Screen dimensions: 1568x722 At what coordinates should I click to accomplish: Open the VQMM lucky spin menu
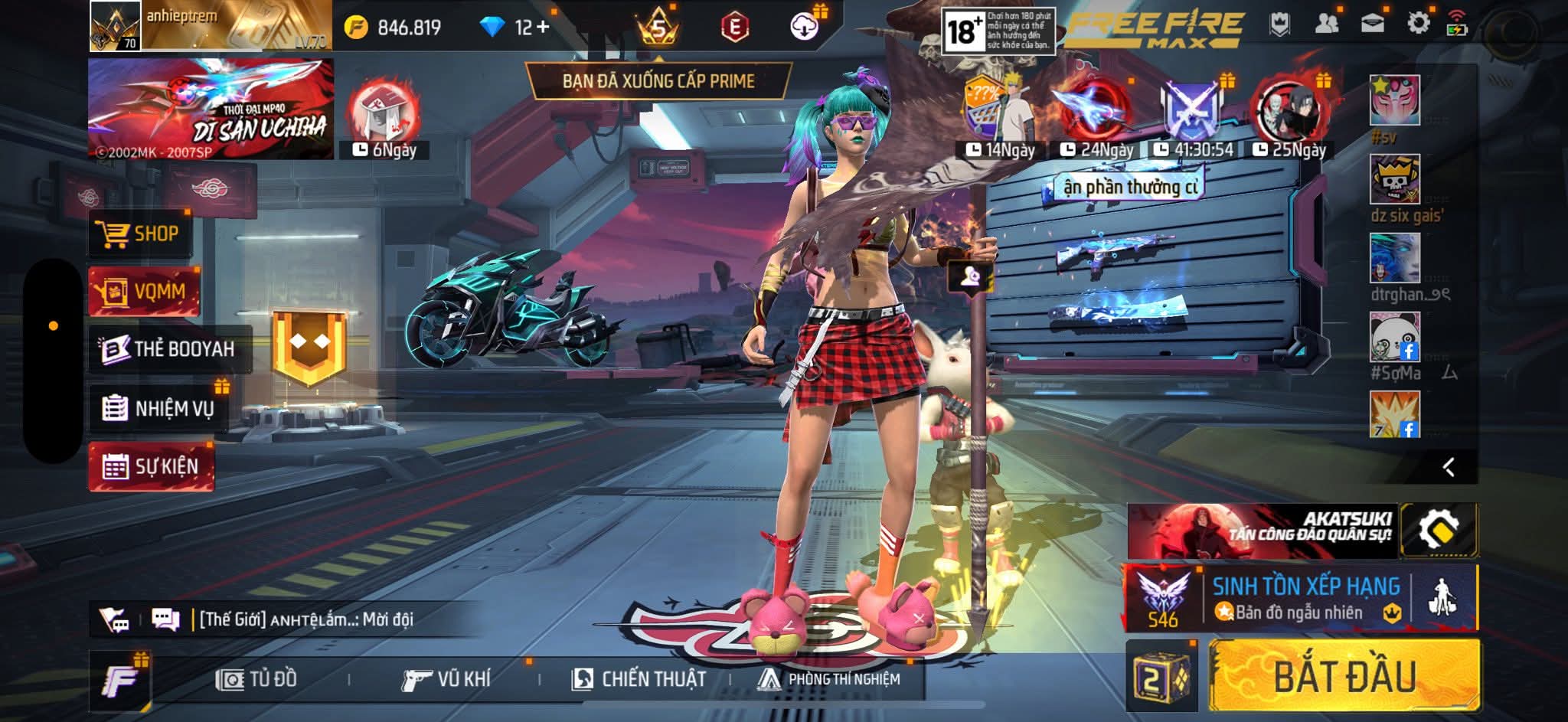pos(144,291)
